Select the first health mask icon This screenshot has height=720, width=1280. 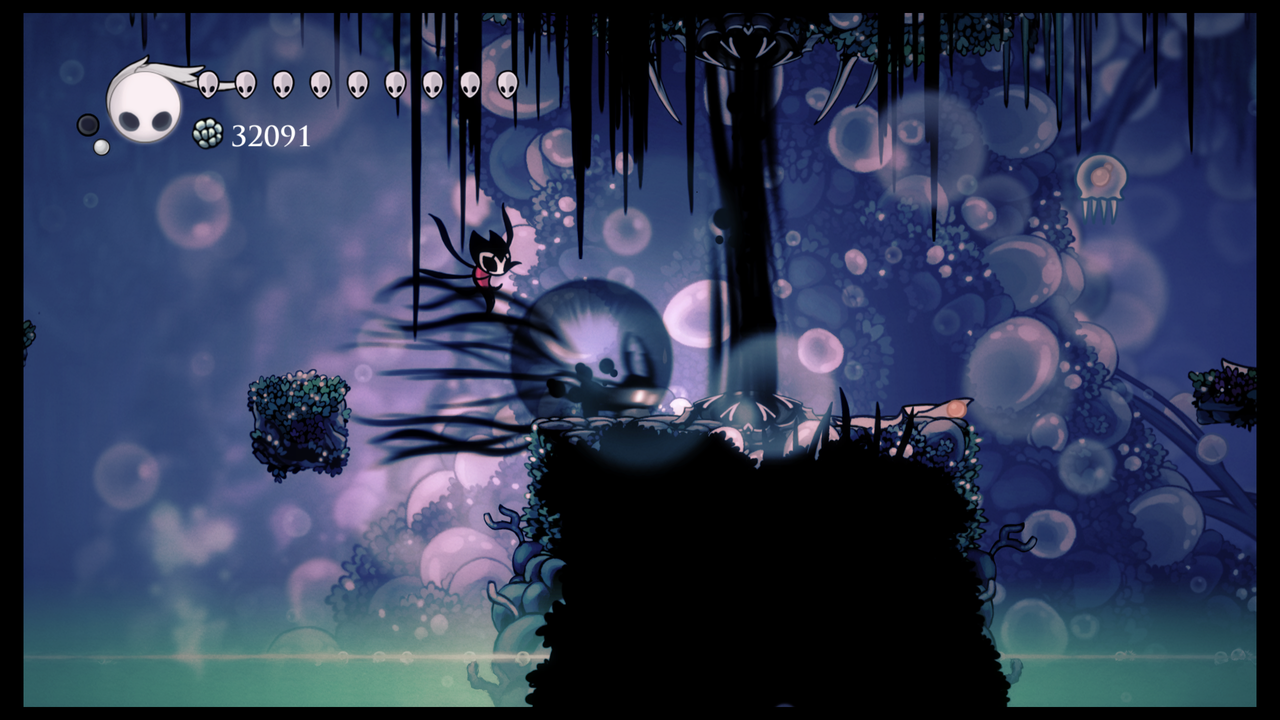click(208, 85)
